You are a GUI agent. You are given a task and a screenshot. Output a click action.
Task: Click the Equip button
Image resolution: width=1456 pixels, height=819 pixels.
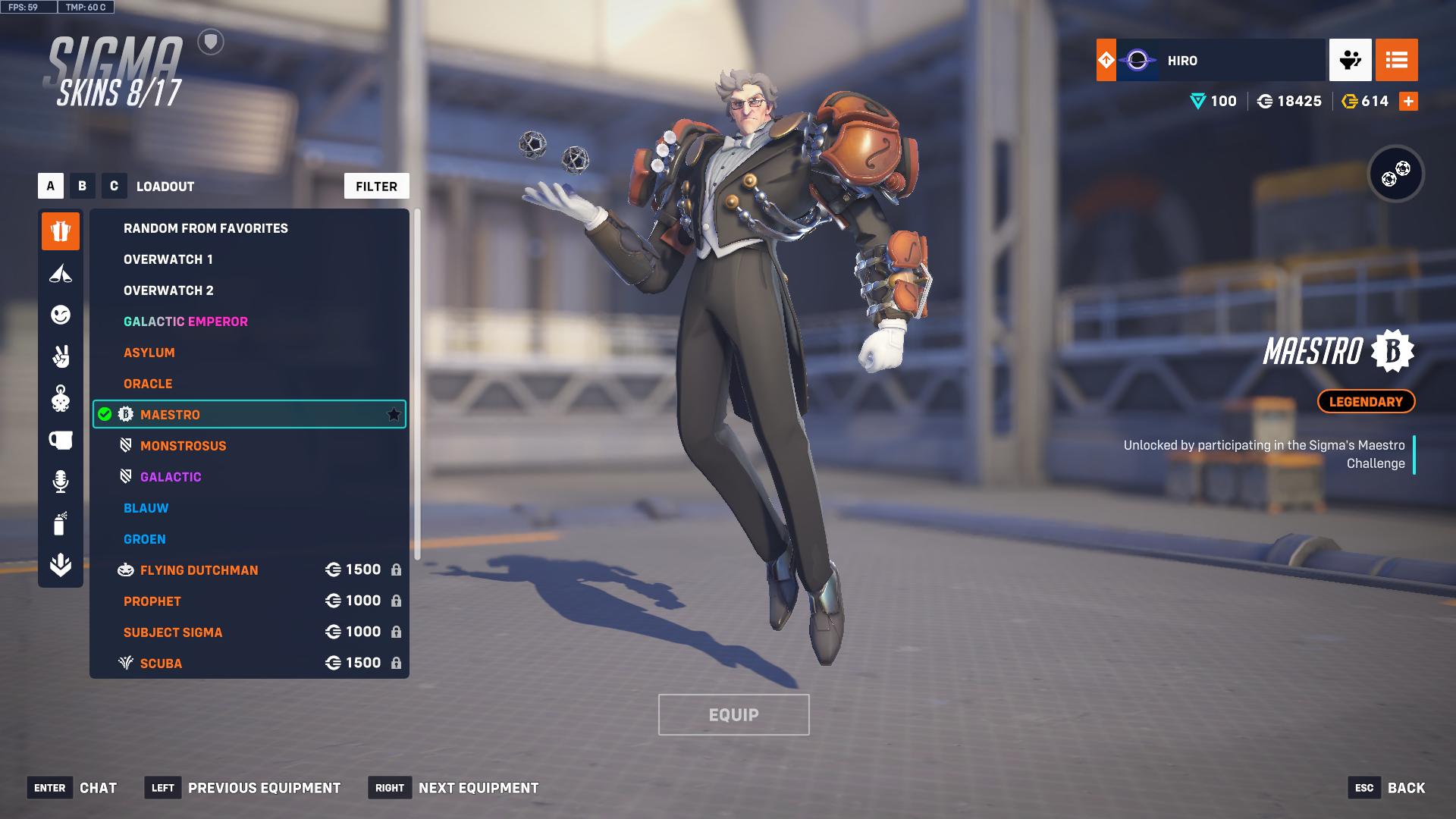(x=733, y=715)
